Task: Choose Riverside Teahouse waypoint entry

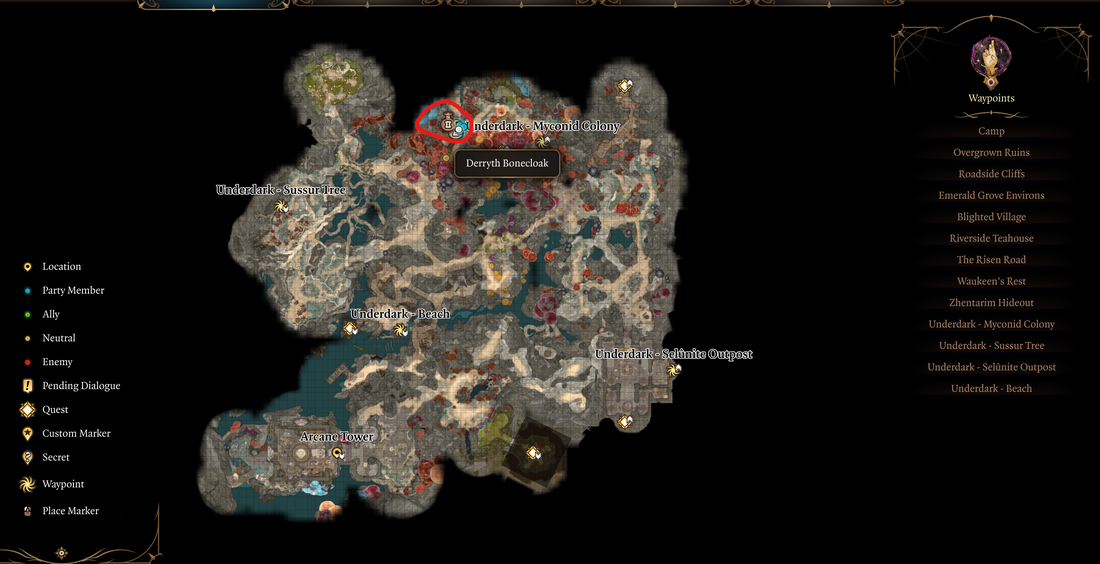Action: pos(991,239)
